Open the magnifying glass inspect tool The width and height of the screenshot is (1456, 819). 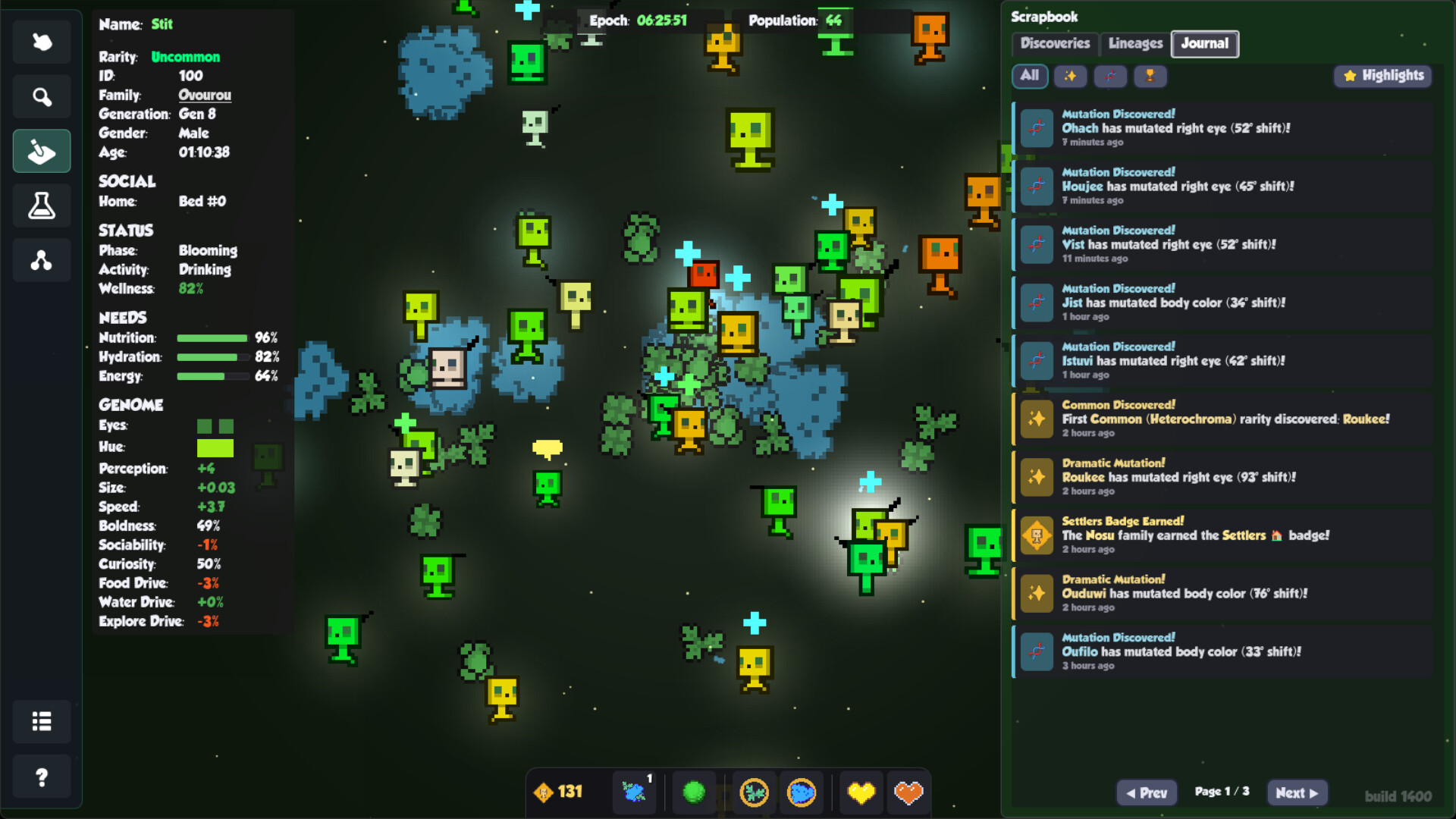[x=42, y=97]
